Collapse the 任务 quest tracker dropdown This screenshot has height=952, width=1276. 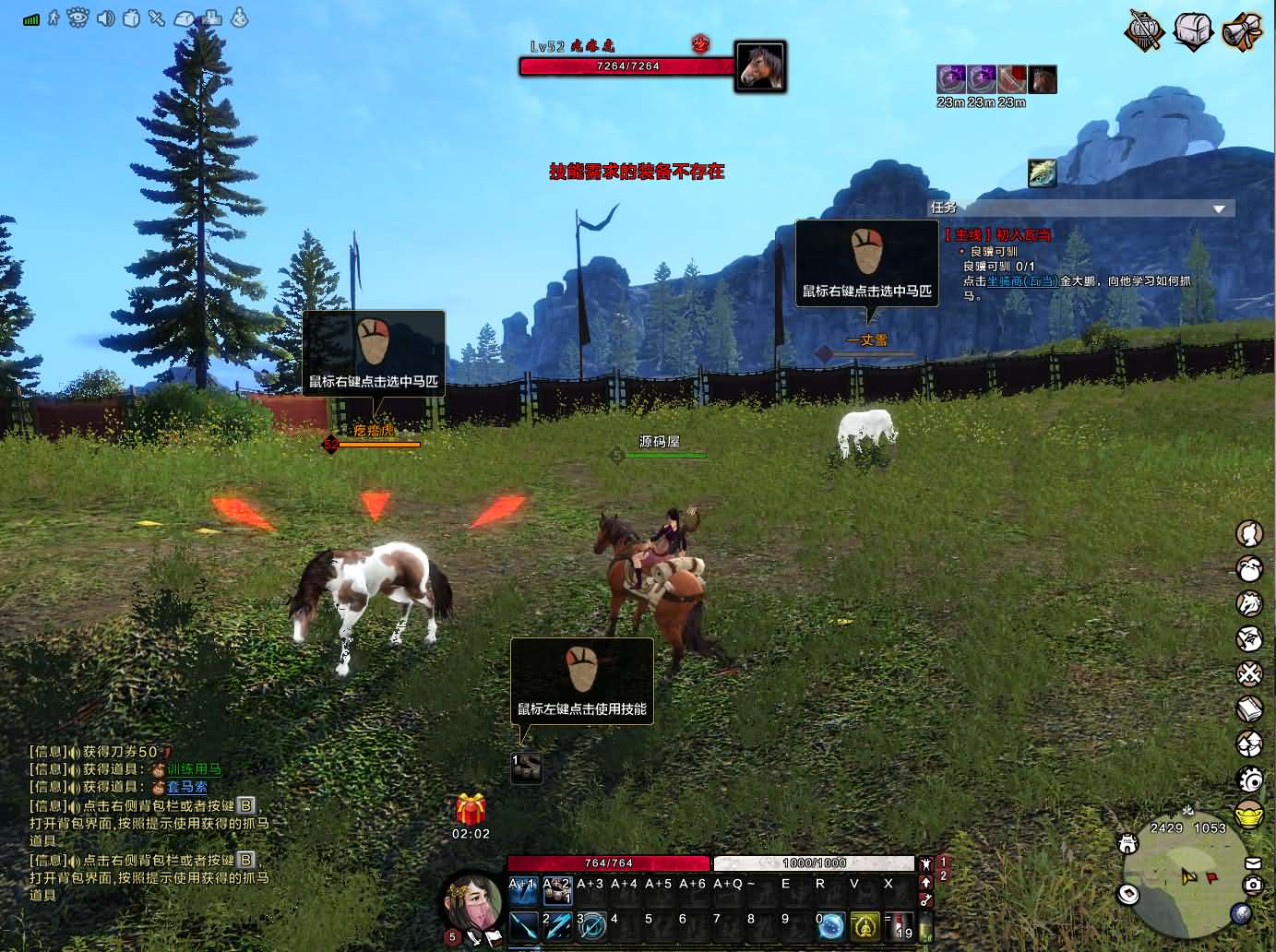click(1219, 209)
